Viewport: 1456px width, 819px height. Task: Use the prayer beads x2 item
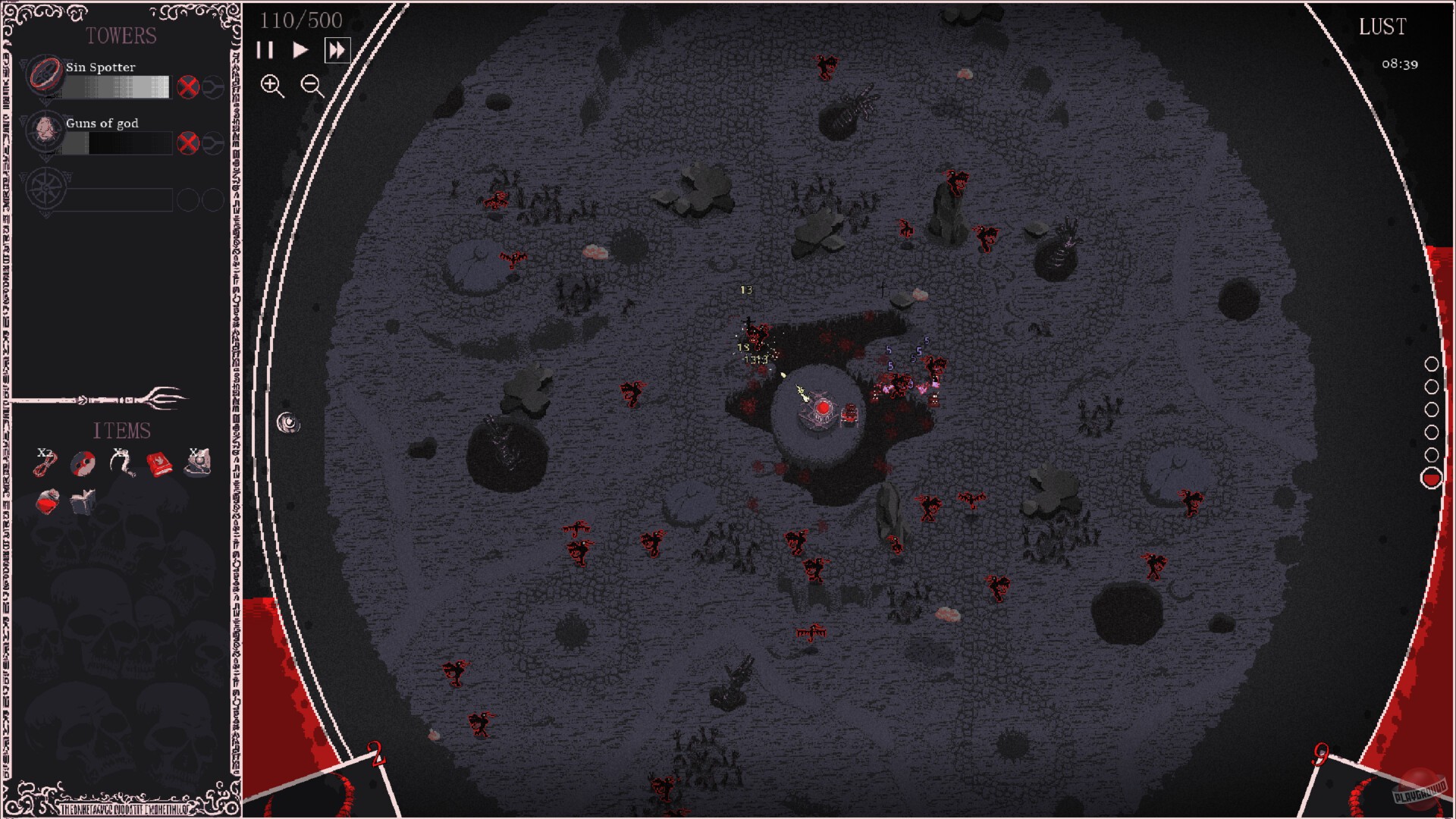[44, 463]
